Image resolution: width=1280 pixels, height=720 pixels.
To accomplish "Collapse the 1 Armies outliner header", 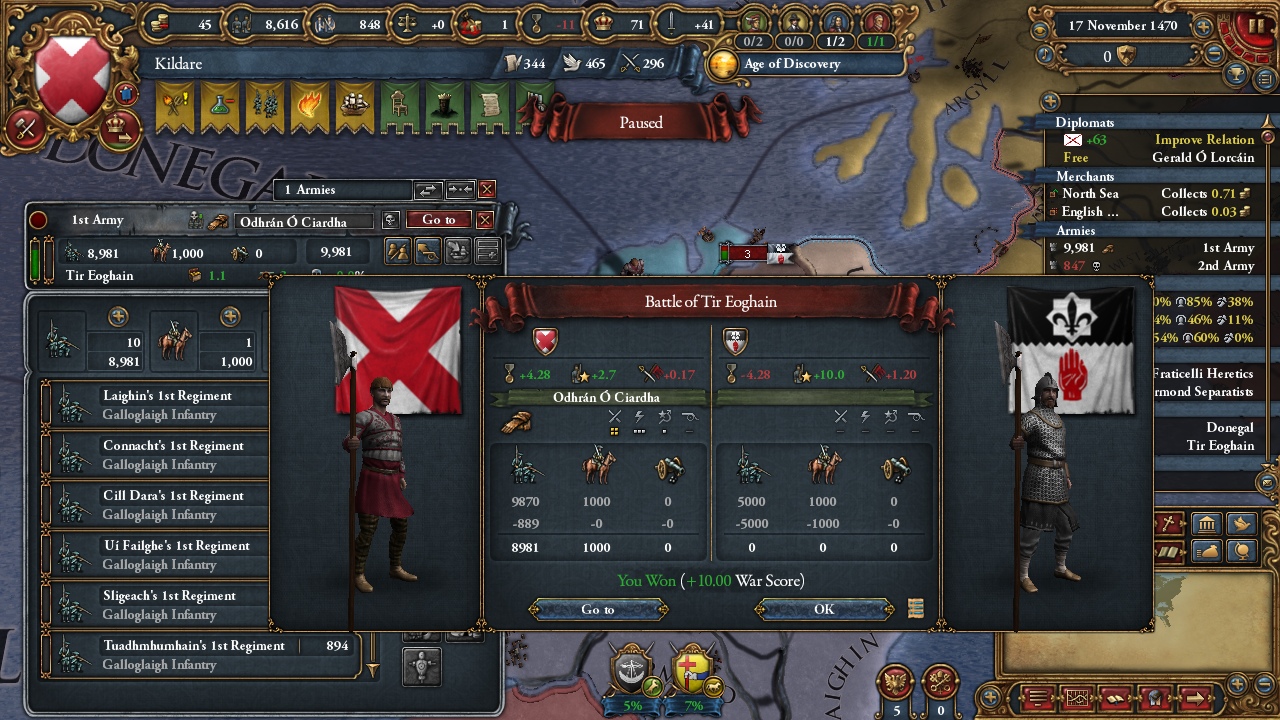I will (x=340, y=189).
